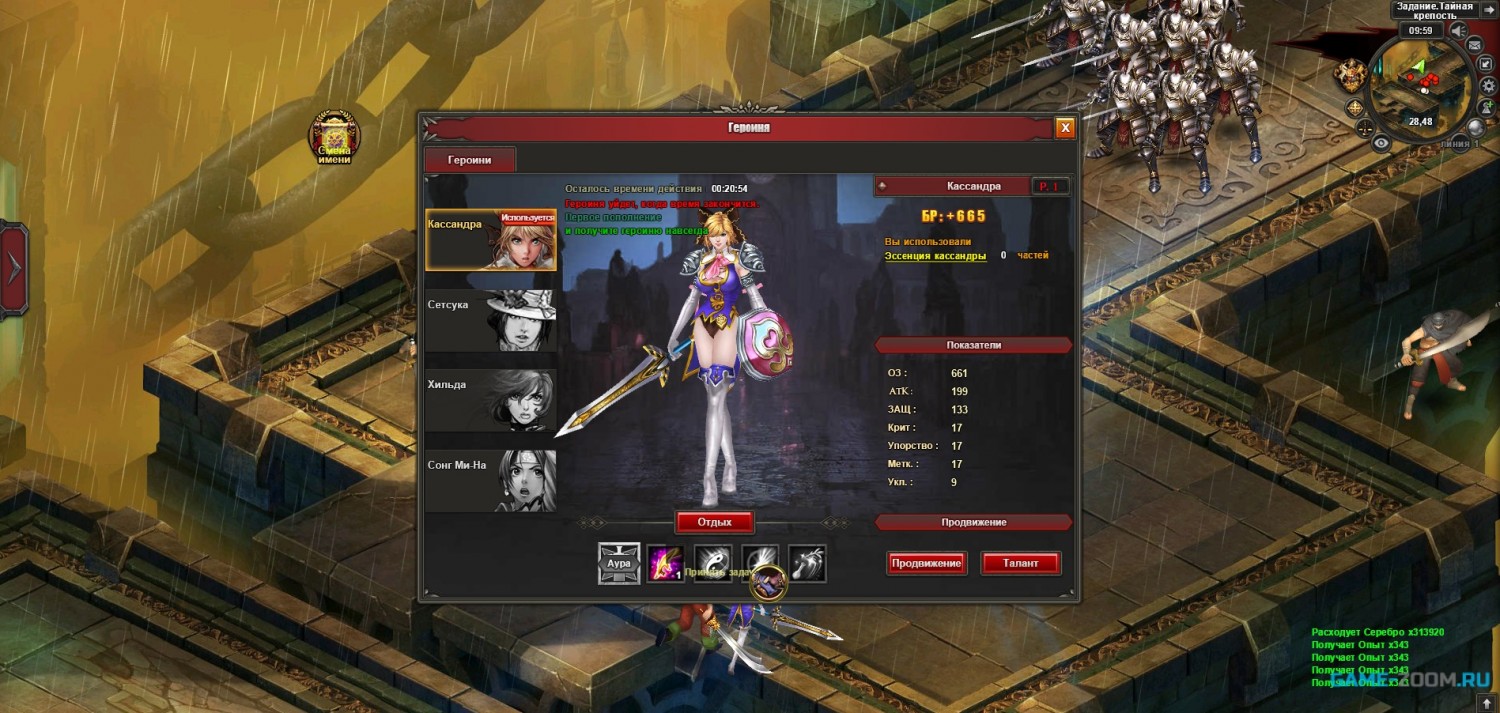Toggle sound with the speaker icon

point(1457,31)
